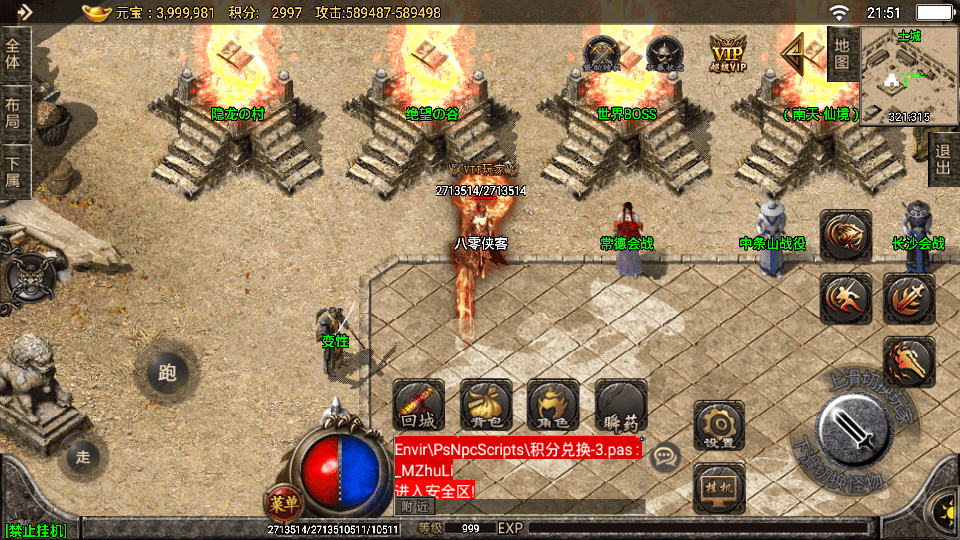This screenshot has width=960, height=540.
Task: Open the 背包 bag inventory
Action: point(486,404)
